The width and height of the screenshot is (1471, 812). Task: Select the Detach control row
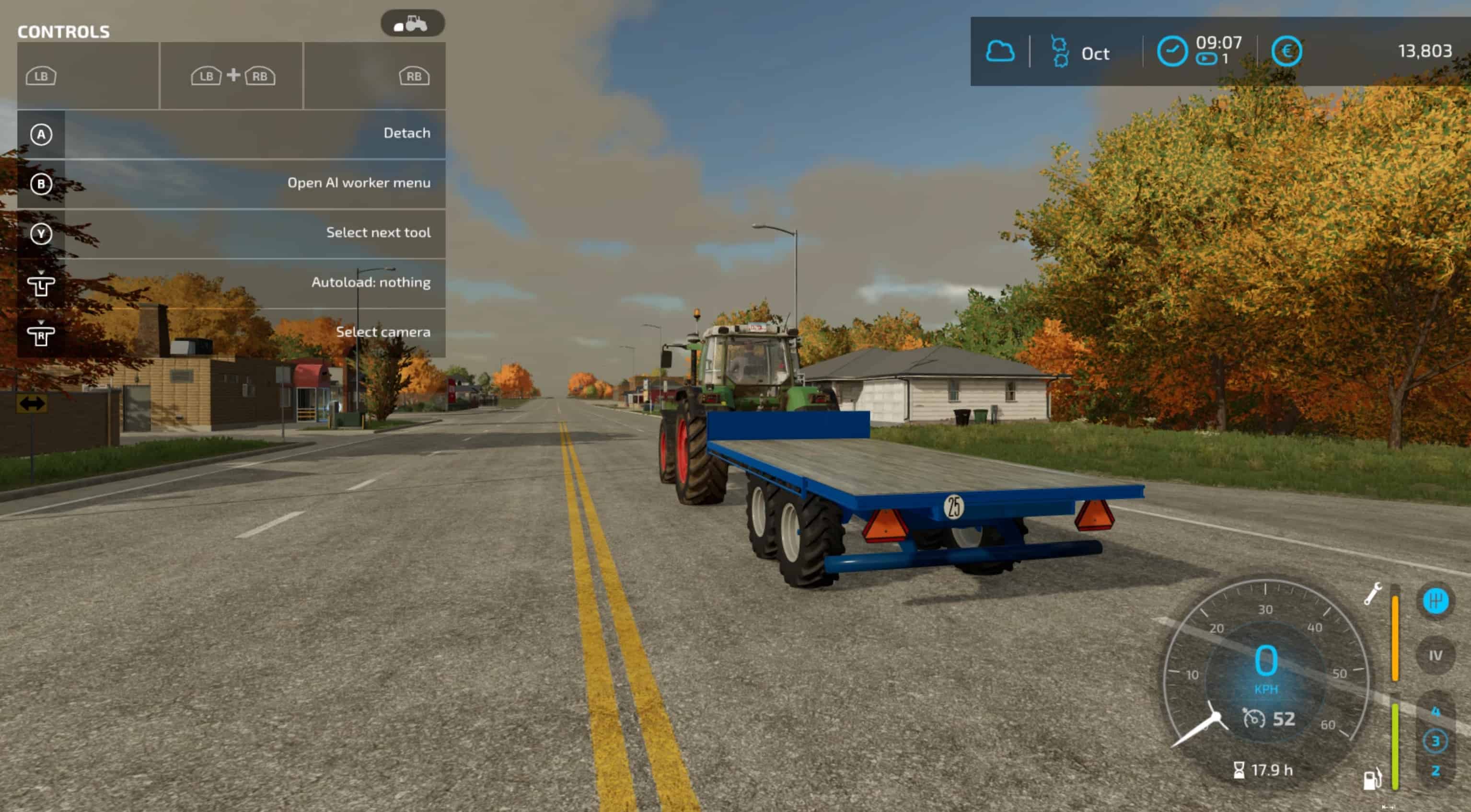(x=232, y=134)
